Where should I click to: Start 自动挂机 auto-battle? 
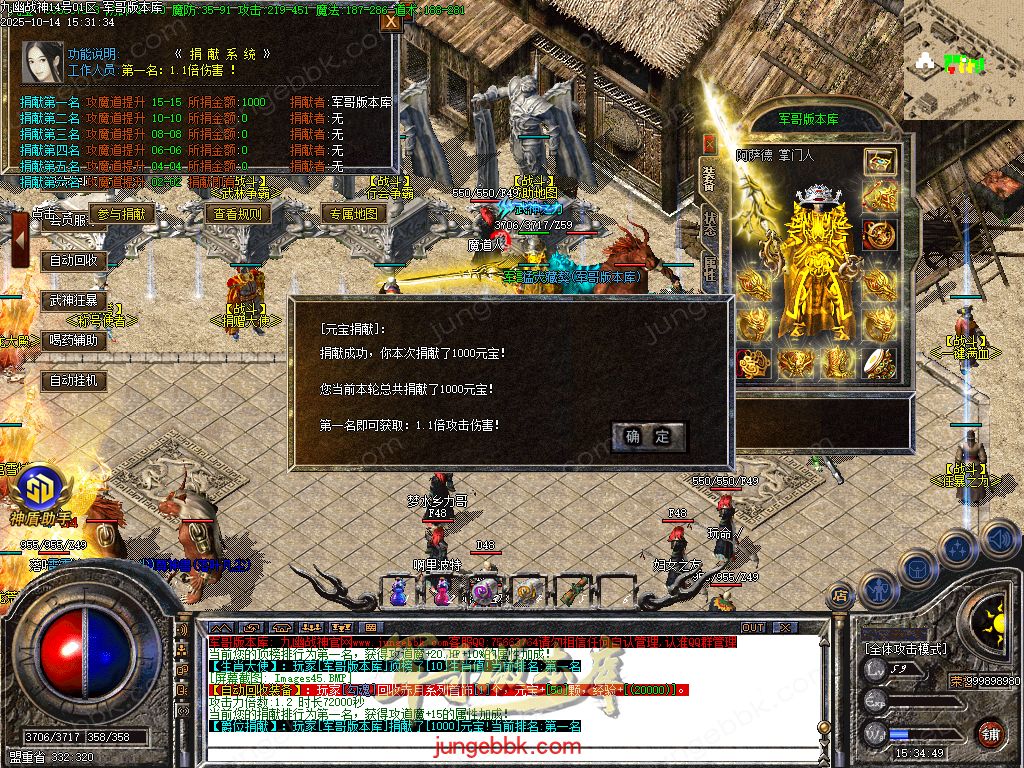pyautogui.click(x=74, y=380)
